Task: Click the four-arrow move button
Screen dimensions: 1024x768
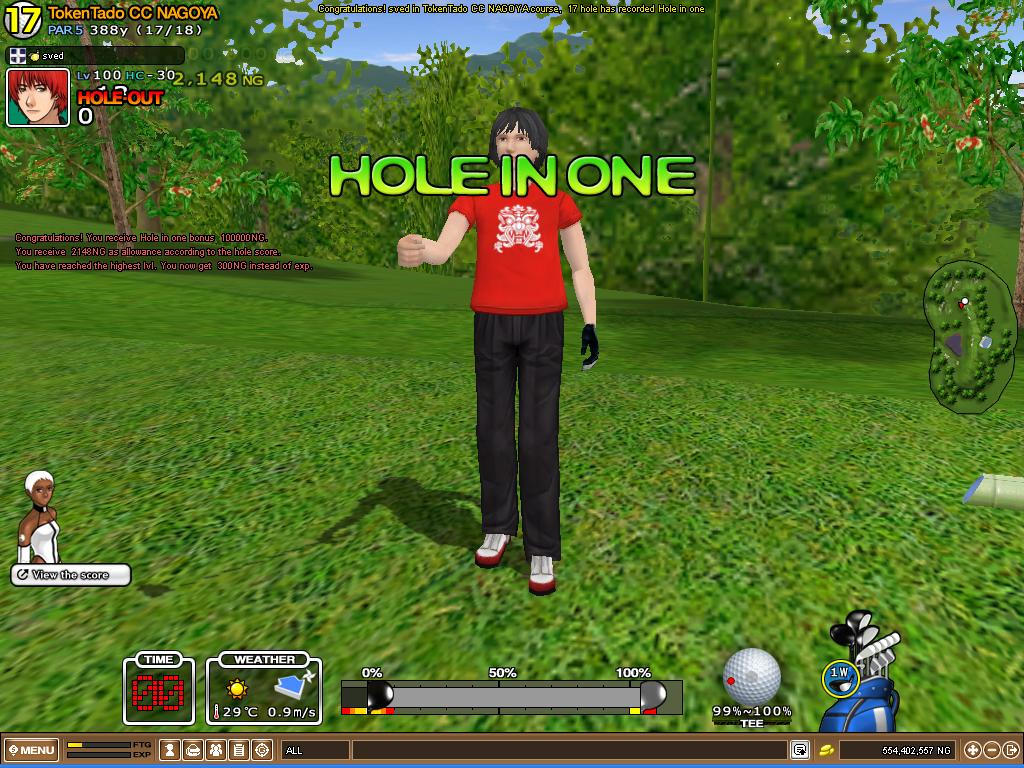Action: [972, 750]
